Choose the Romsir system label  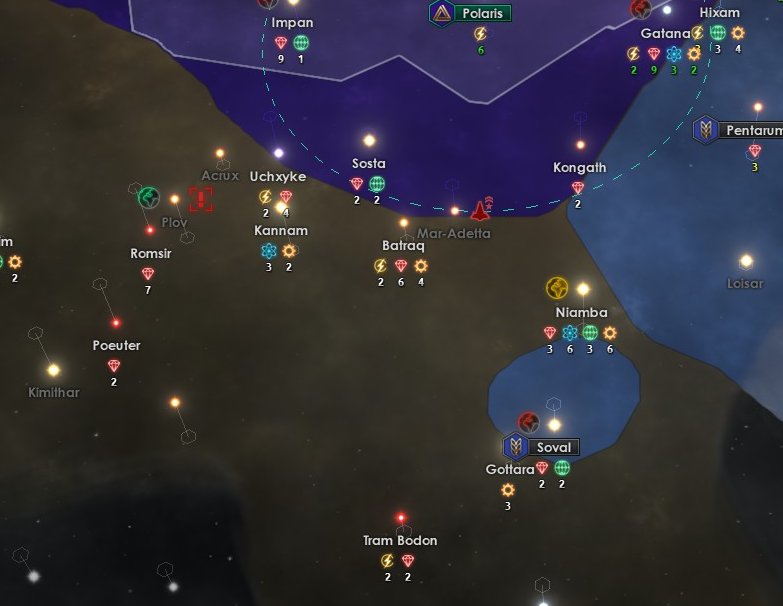click(151, 254)
